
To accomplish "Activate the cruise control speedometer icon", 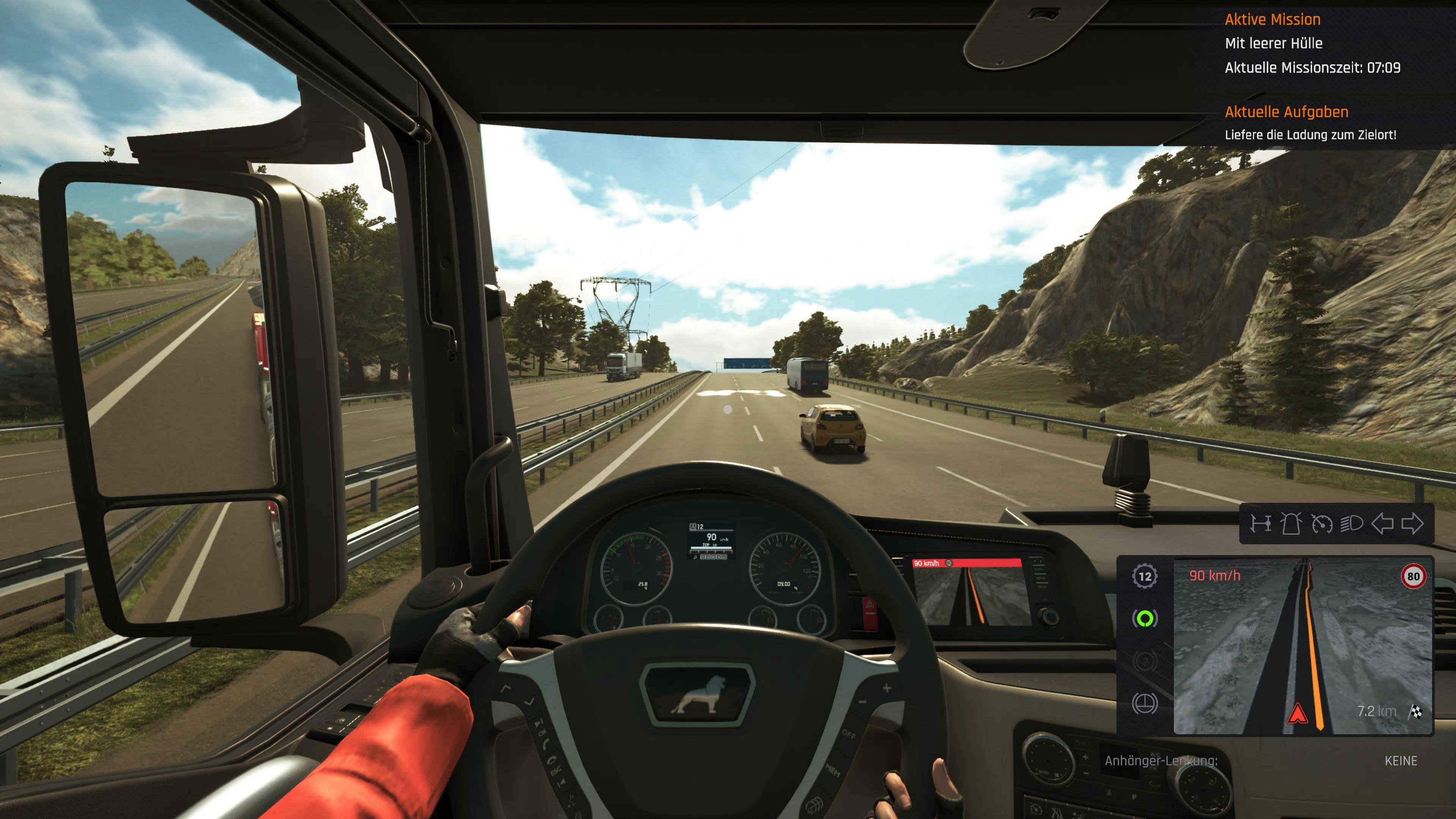I will (1323, 524).
